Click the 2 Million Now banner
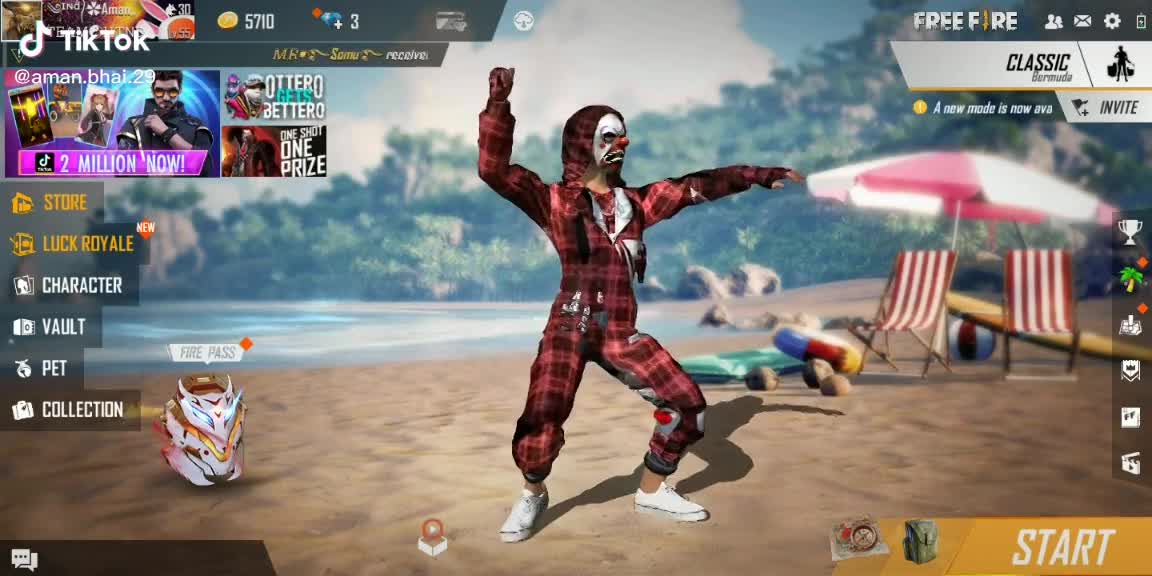The image size is (1152, 576). tap(112, 123)
